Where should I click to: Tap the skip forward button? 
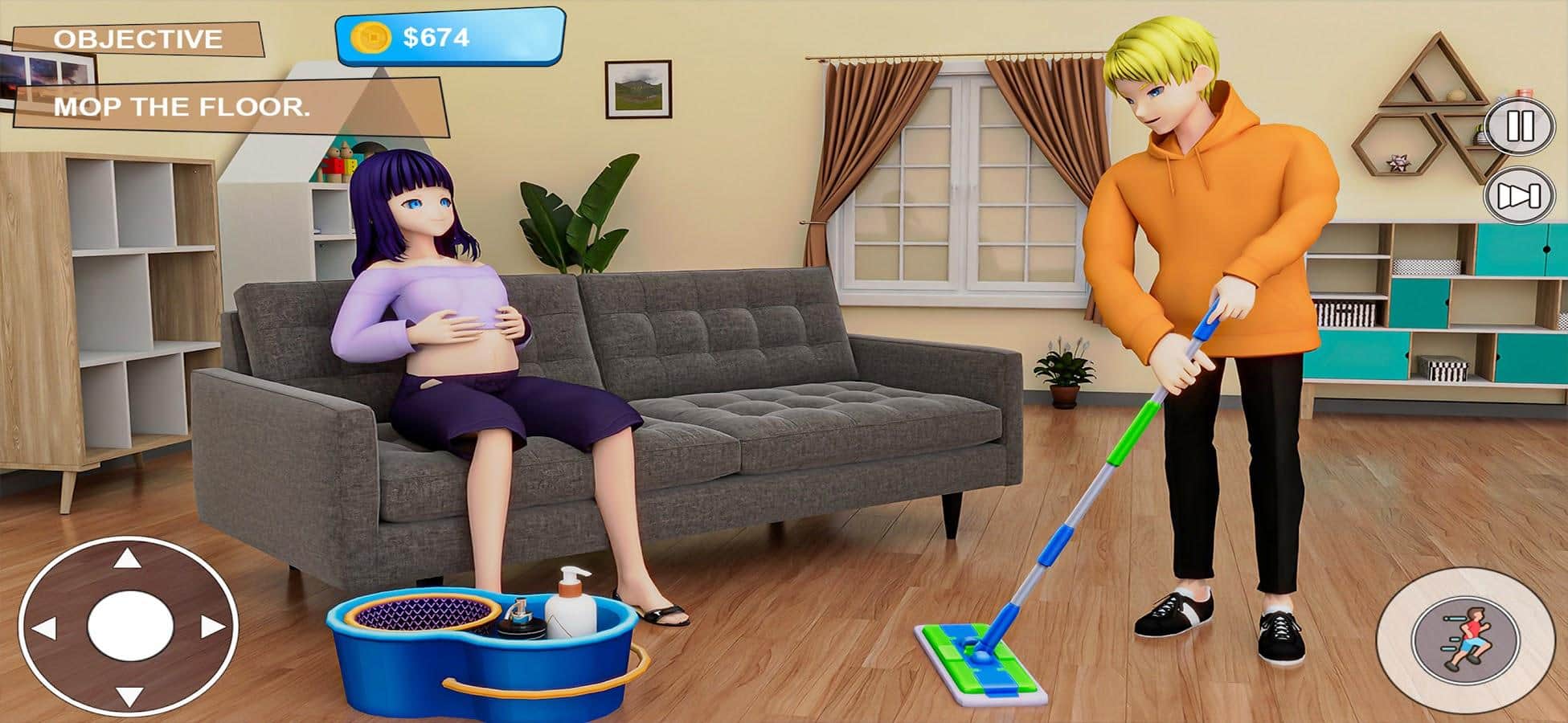(x=1519, y=196)
